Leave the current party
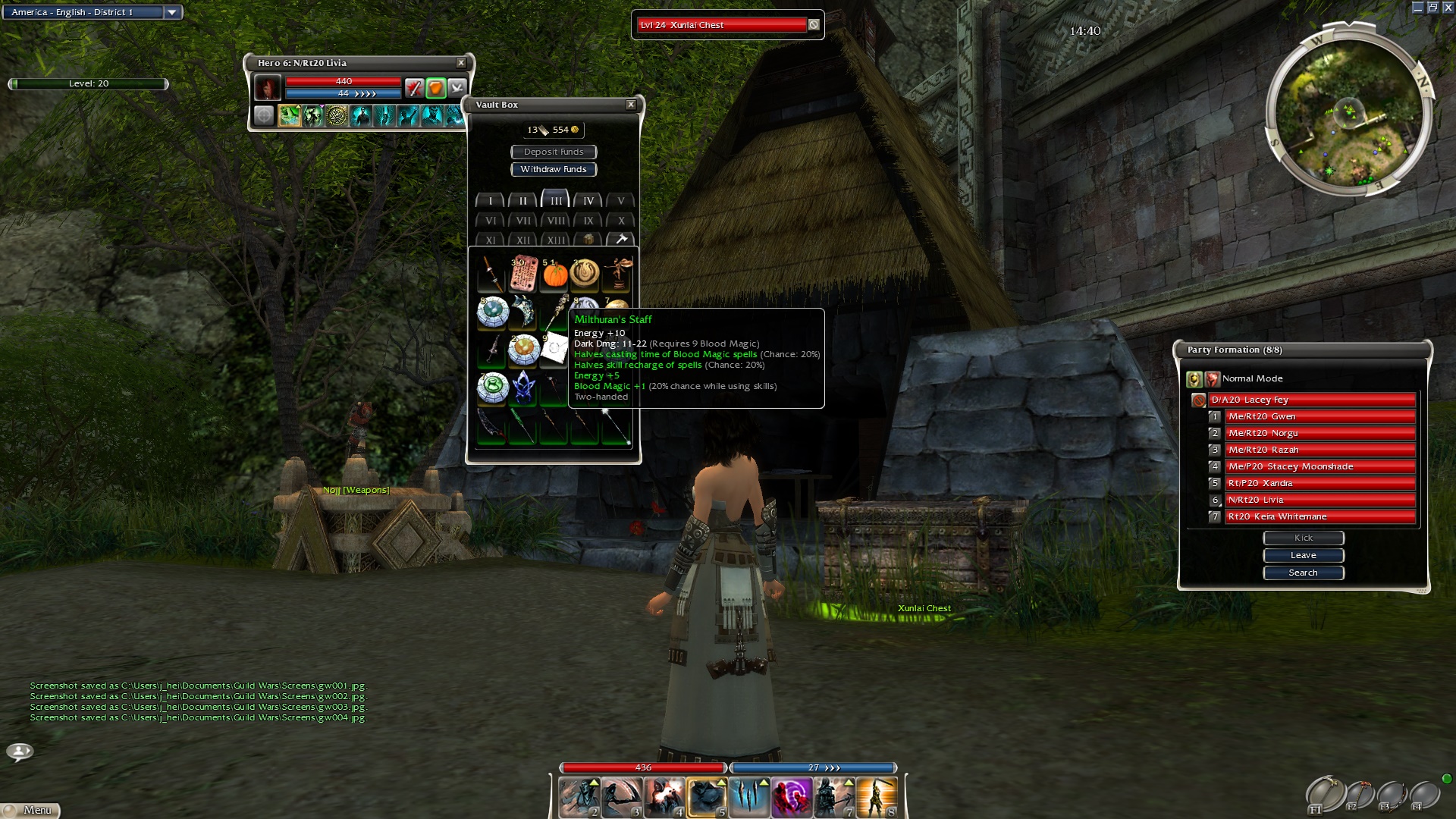This screenshot has height=819, width=1456. 1303,555
